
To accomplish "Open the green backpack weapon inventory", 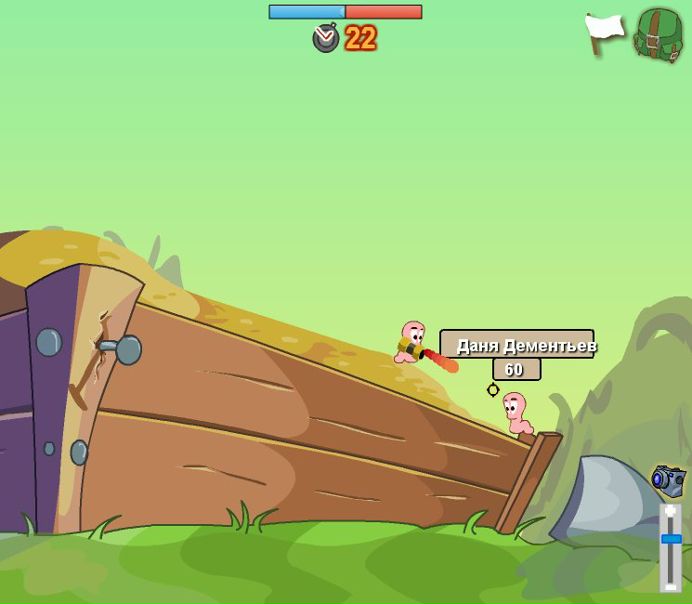I will coord(658,35).
